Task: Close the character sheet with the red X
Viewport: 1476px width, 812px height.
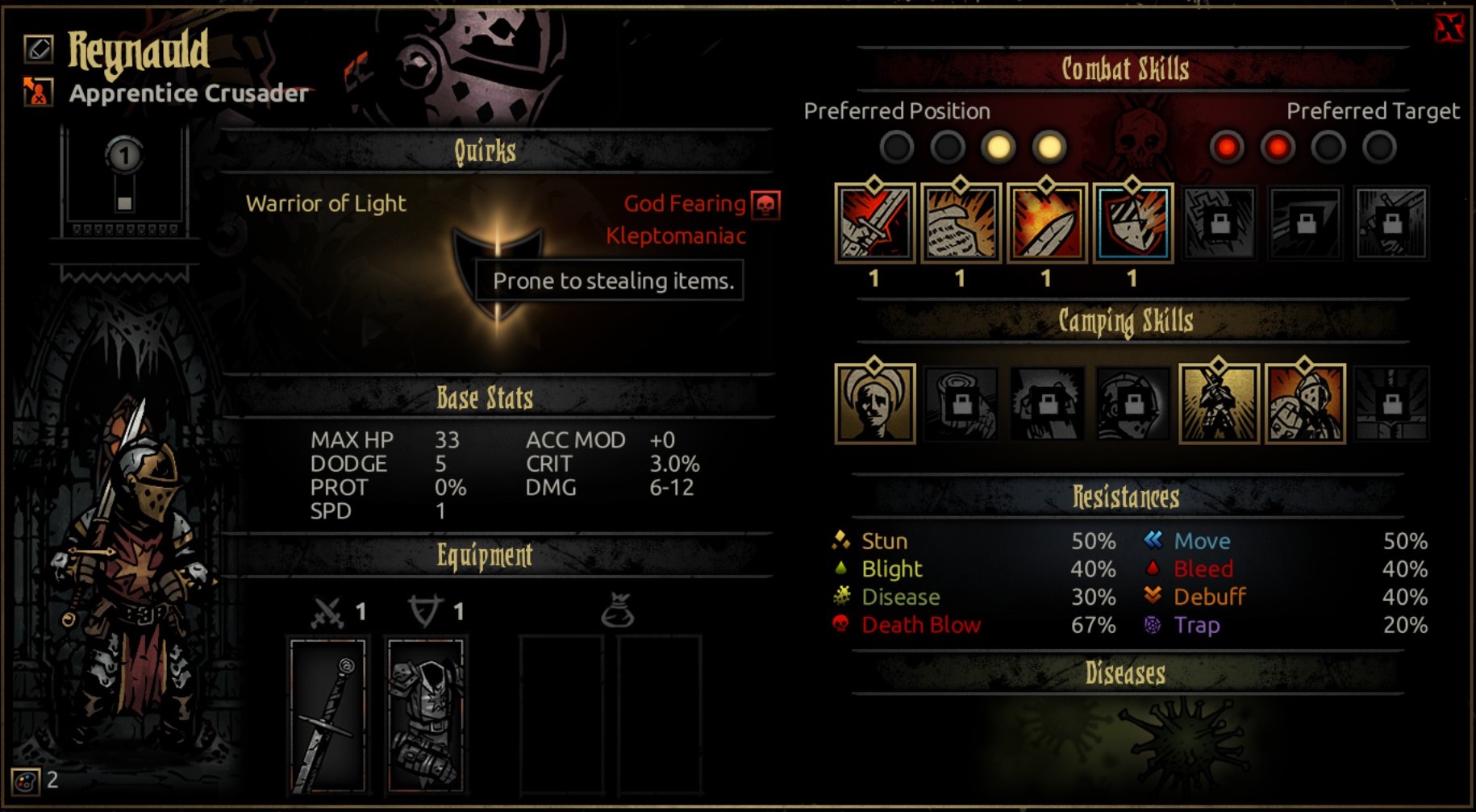Action: (1449, 28)
